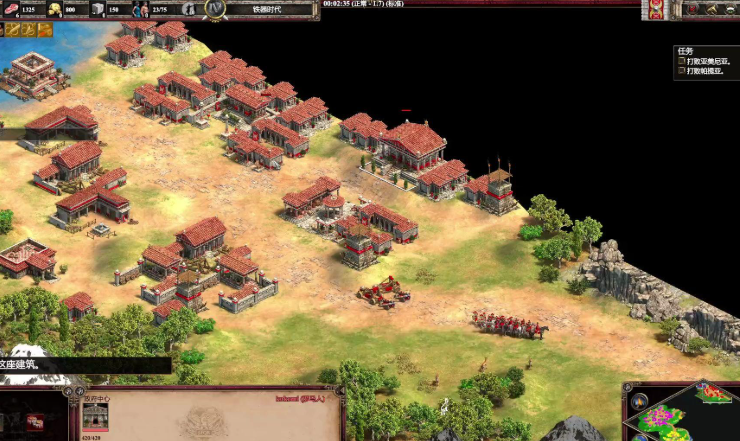Click the red icon in the command panel
Image resolution: width=740 pixels, height=441 pixels.
click(x=35, y=420)
